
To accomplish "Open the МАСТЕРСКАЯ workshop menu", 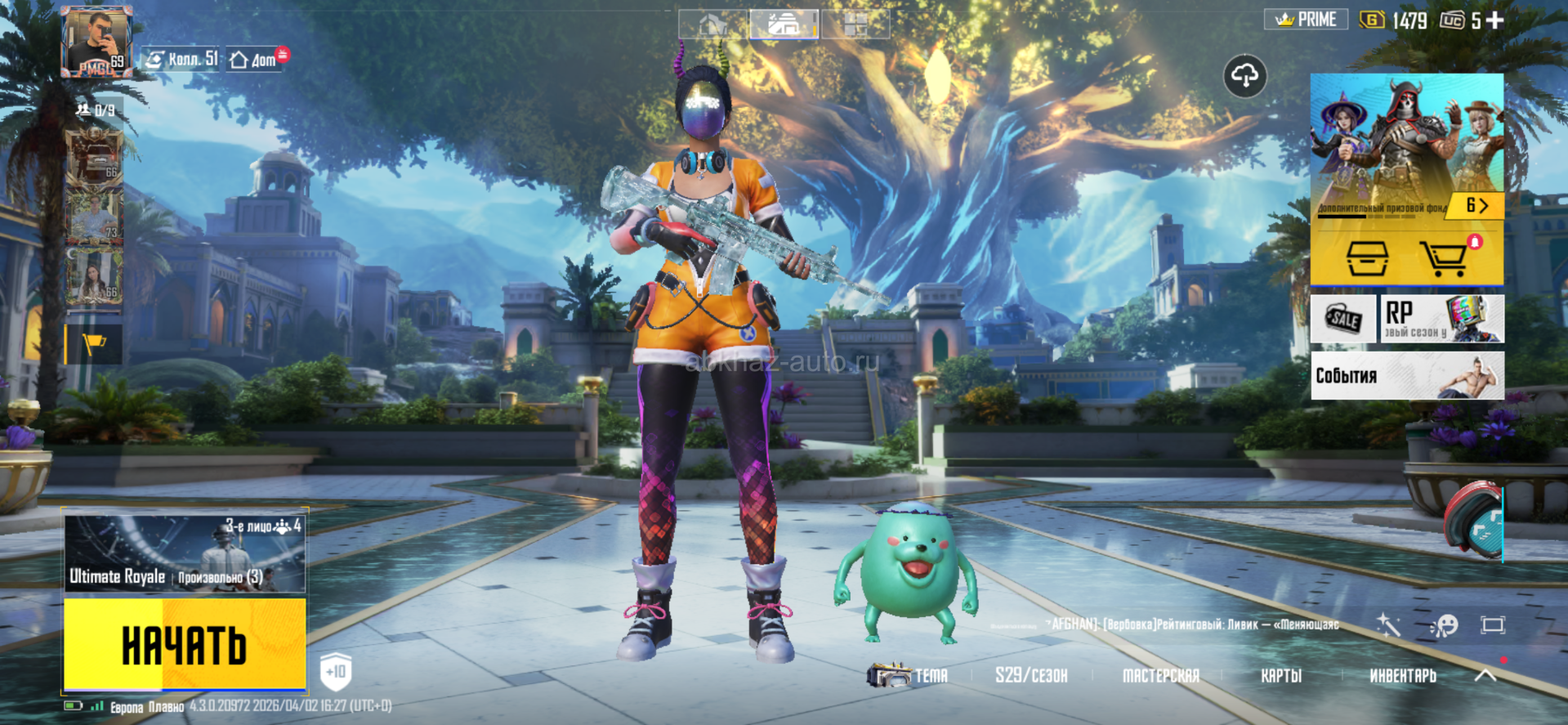I will 1160,676.
